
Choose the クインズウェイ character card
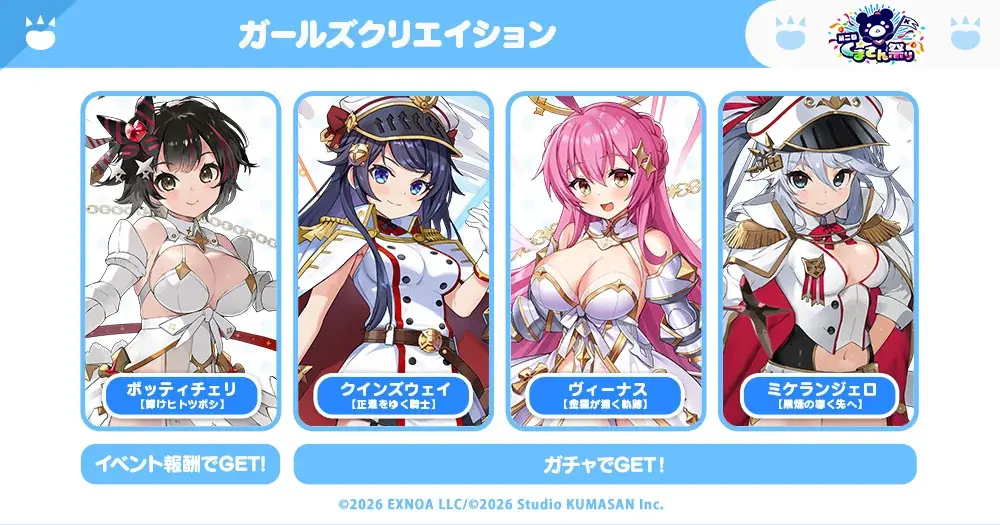(x=393, y=262)
